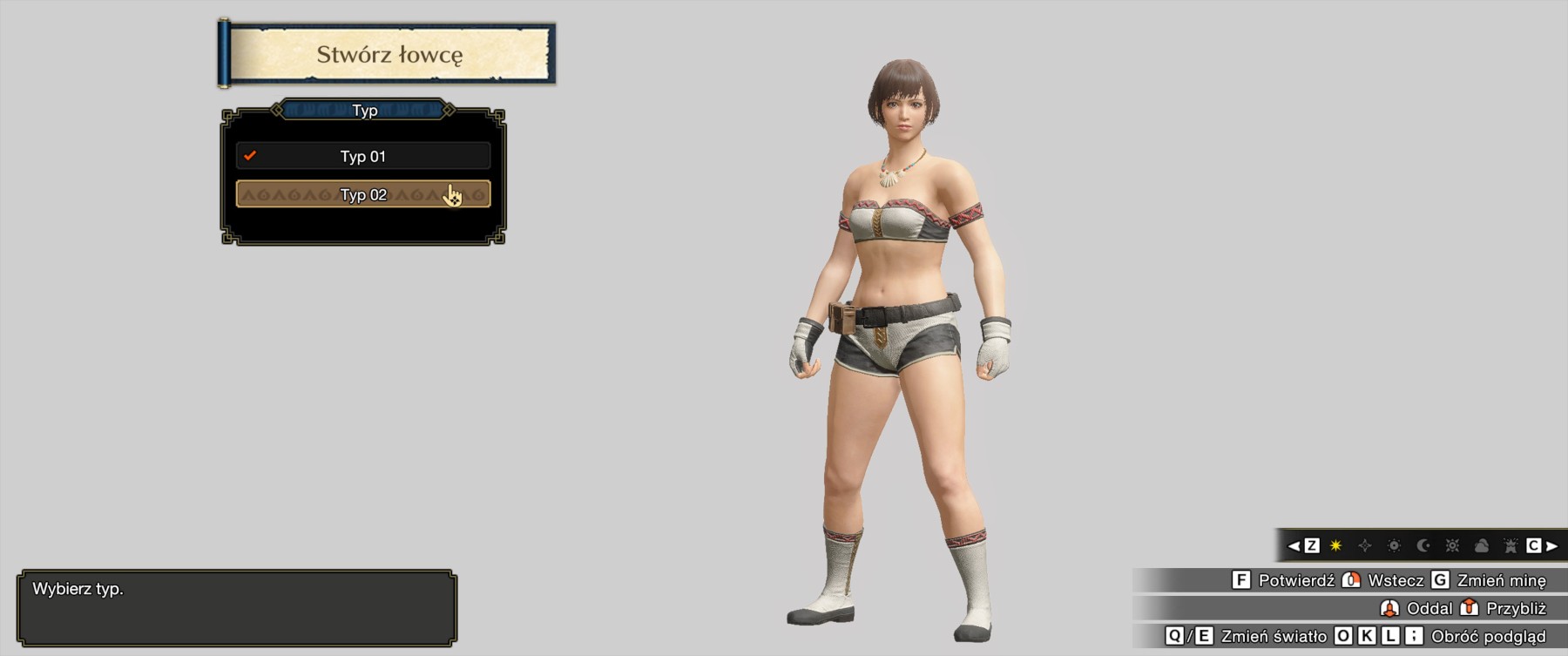This screenshot has height=656, width=1568.
Task: Click the orange checkmark beside Typ 01
Action: point(252,156)
